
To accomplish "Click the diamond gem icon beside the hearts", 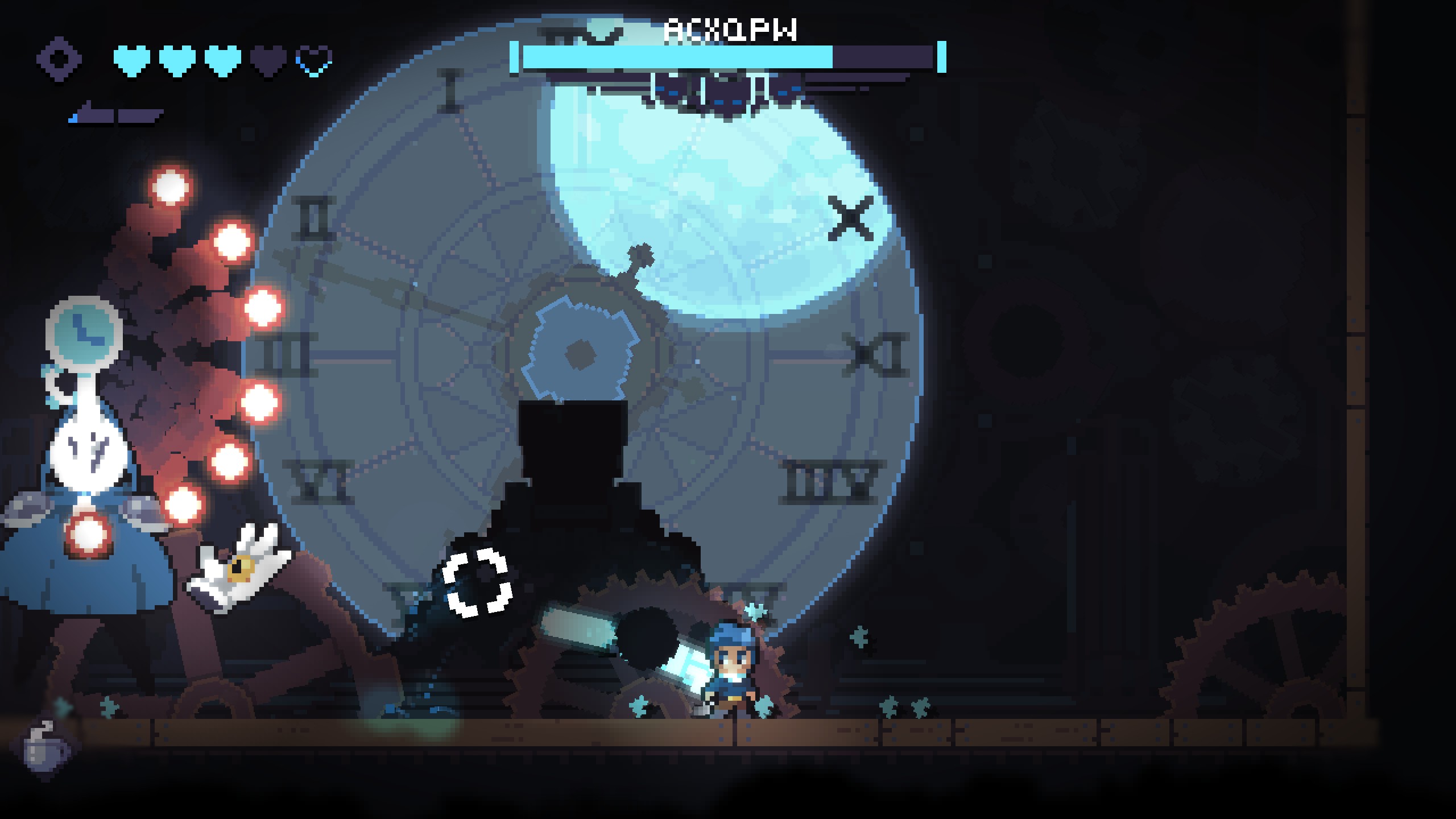I will point(59,59).
